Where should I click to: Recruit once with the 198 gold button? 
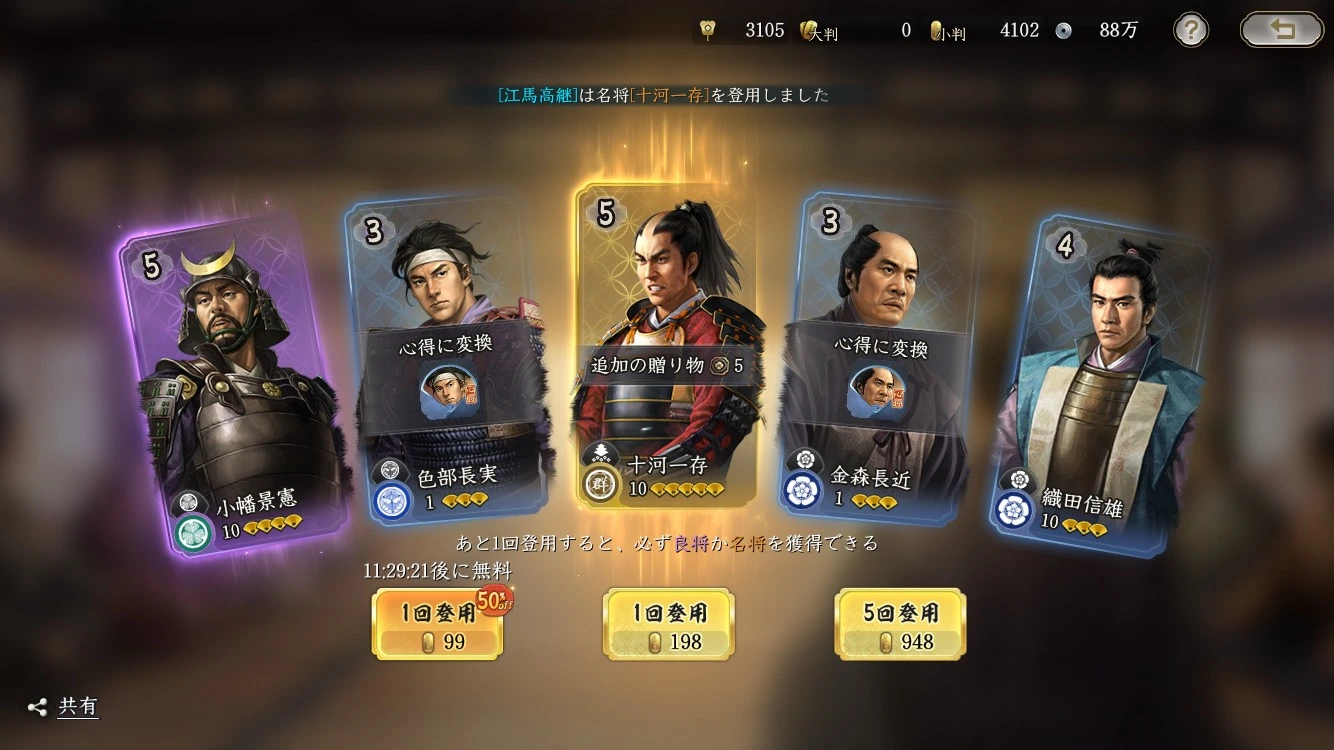click(x=668, y=625)
